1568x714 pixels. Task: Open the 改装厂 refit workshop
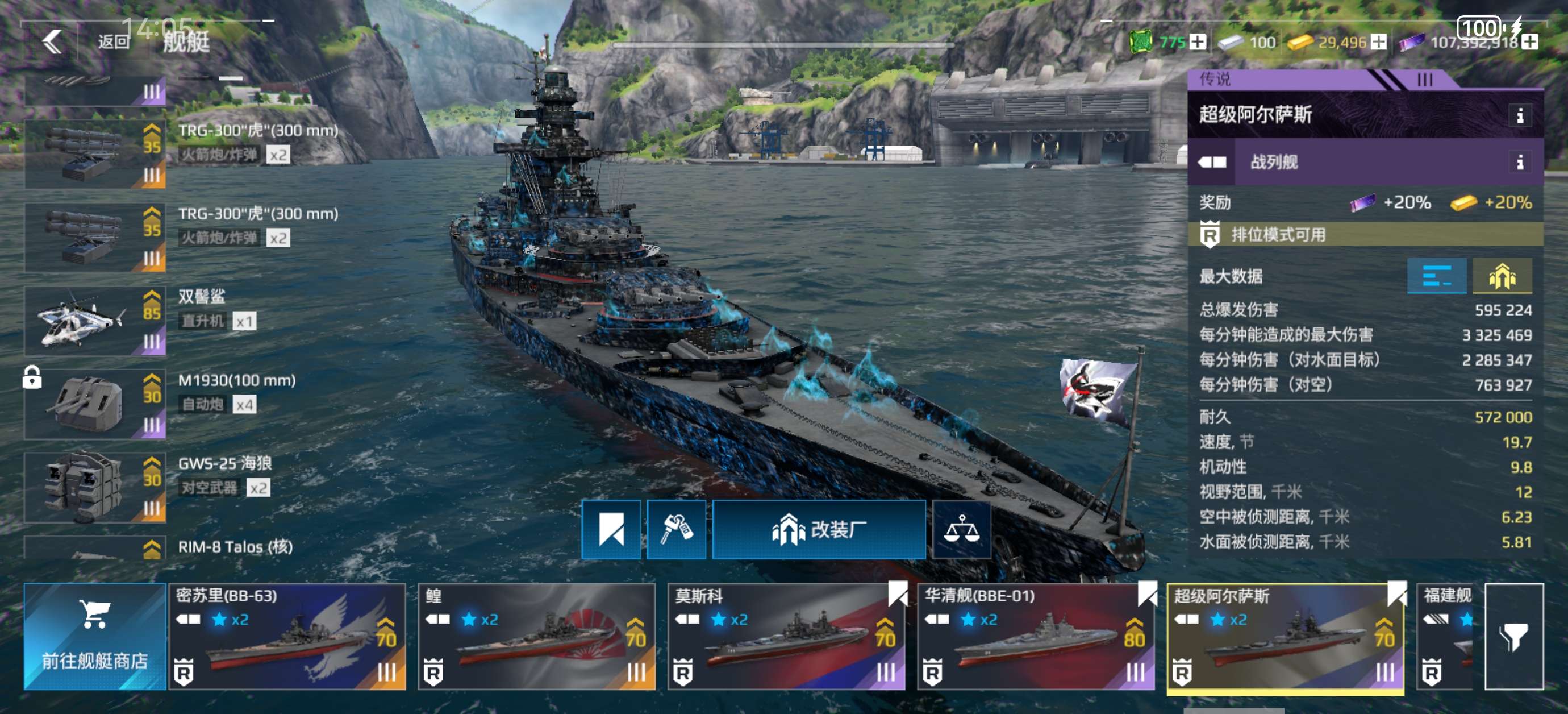click(818, 529)
